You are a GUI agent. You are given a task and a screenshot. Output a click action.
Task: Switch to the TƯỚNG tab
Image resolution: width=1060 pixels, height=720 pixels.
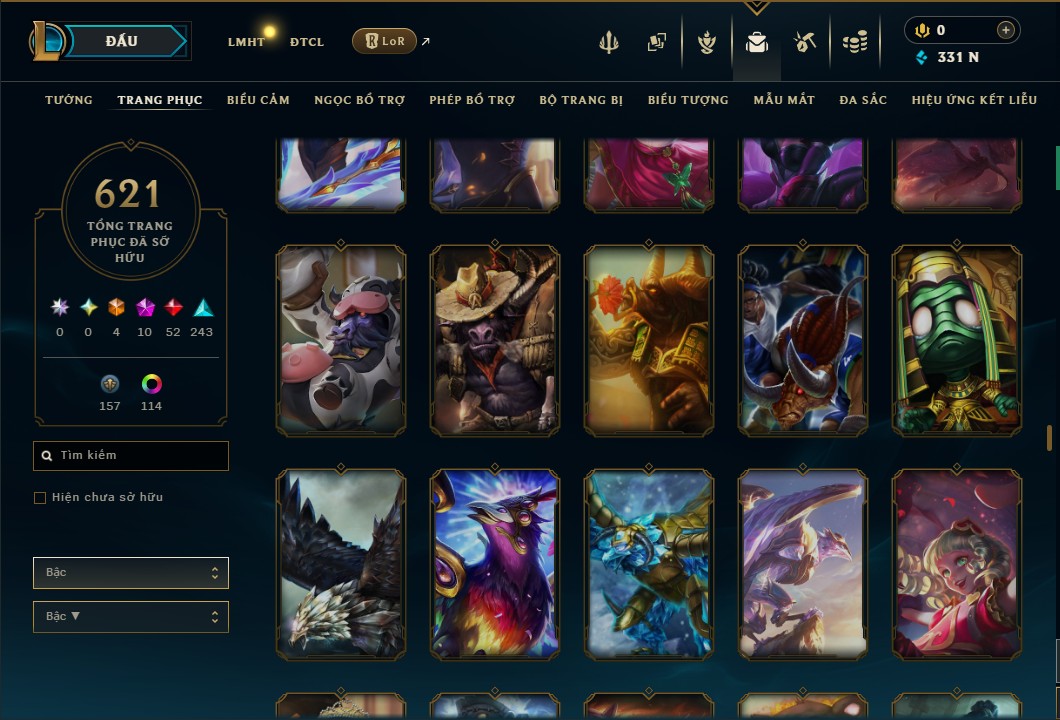[69, 100]
